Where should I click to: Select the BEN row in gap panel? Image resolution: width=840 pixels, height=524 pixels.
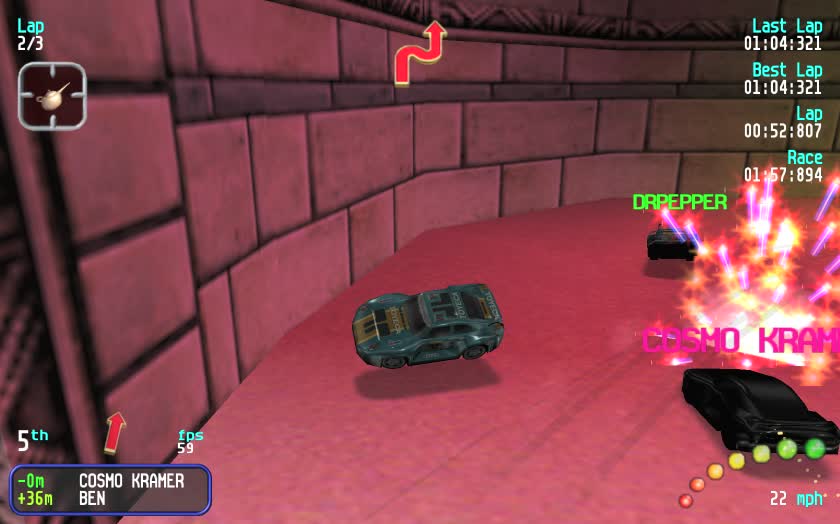(110, 498)
